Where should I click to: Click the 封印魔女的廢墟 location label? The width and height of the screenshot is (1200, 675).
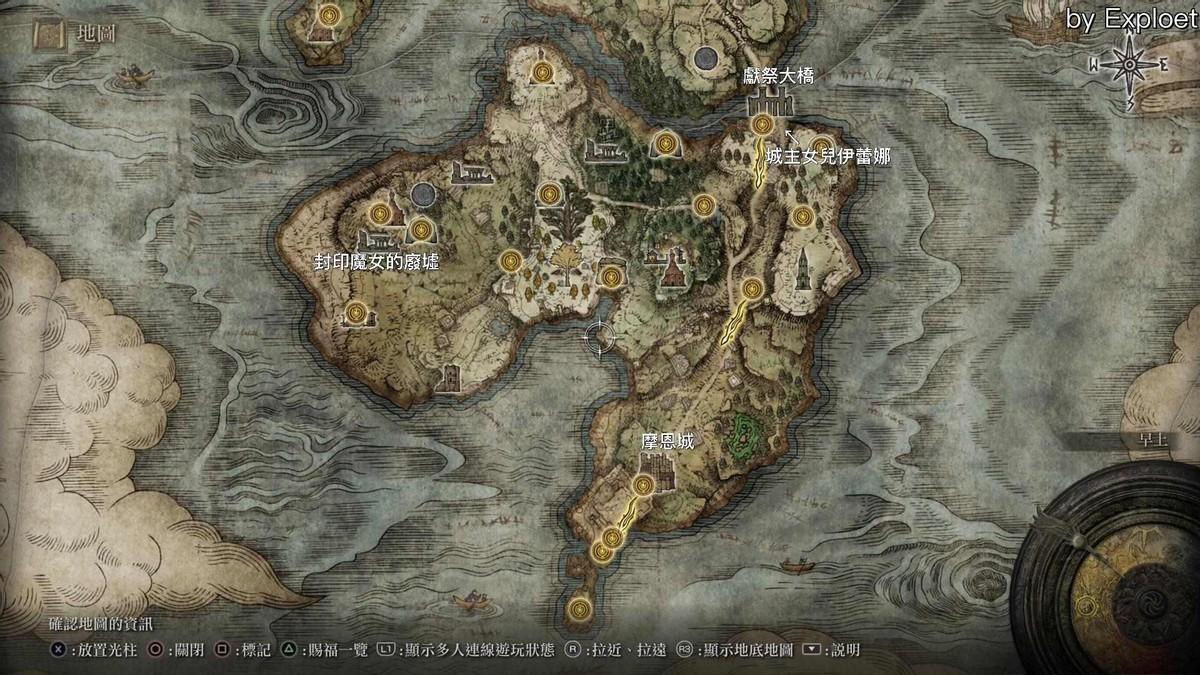pyautogui.click(x=376, y=262)
